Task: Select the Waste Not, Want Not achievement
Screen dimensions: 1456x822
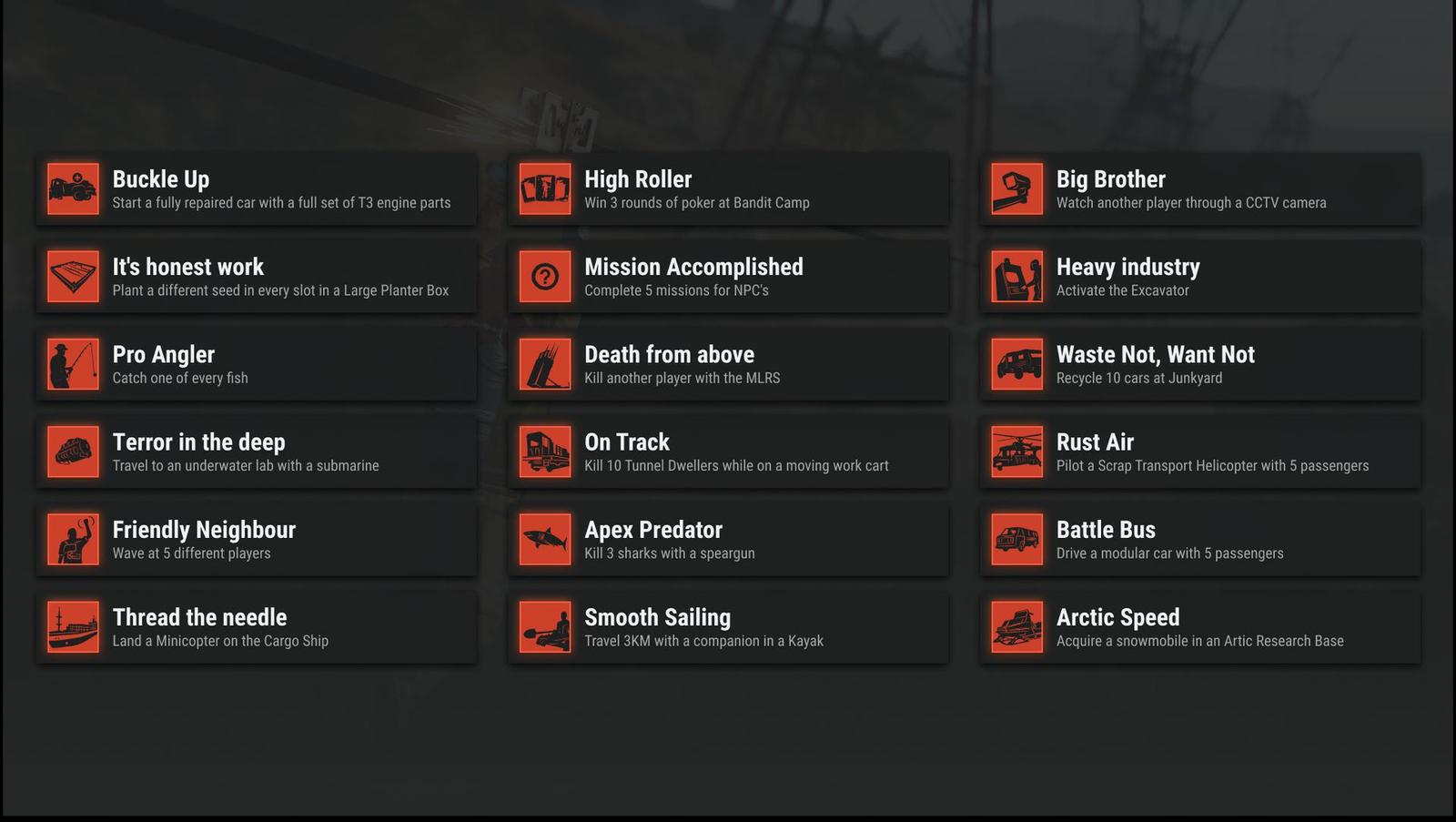Action: point(1199,364)
